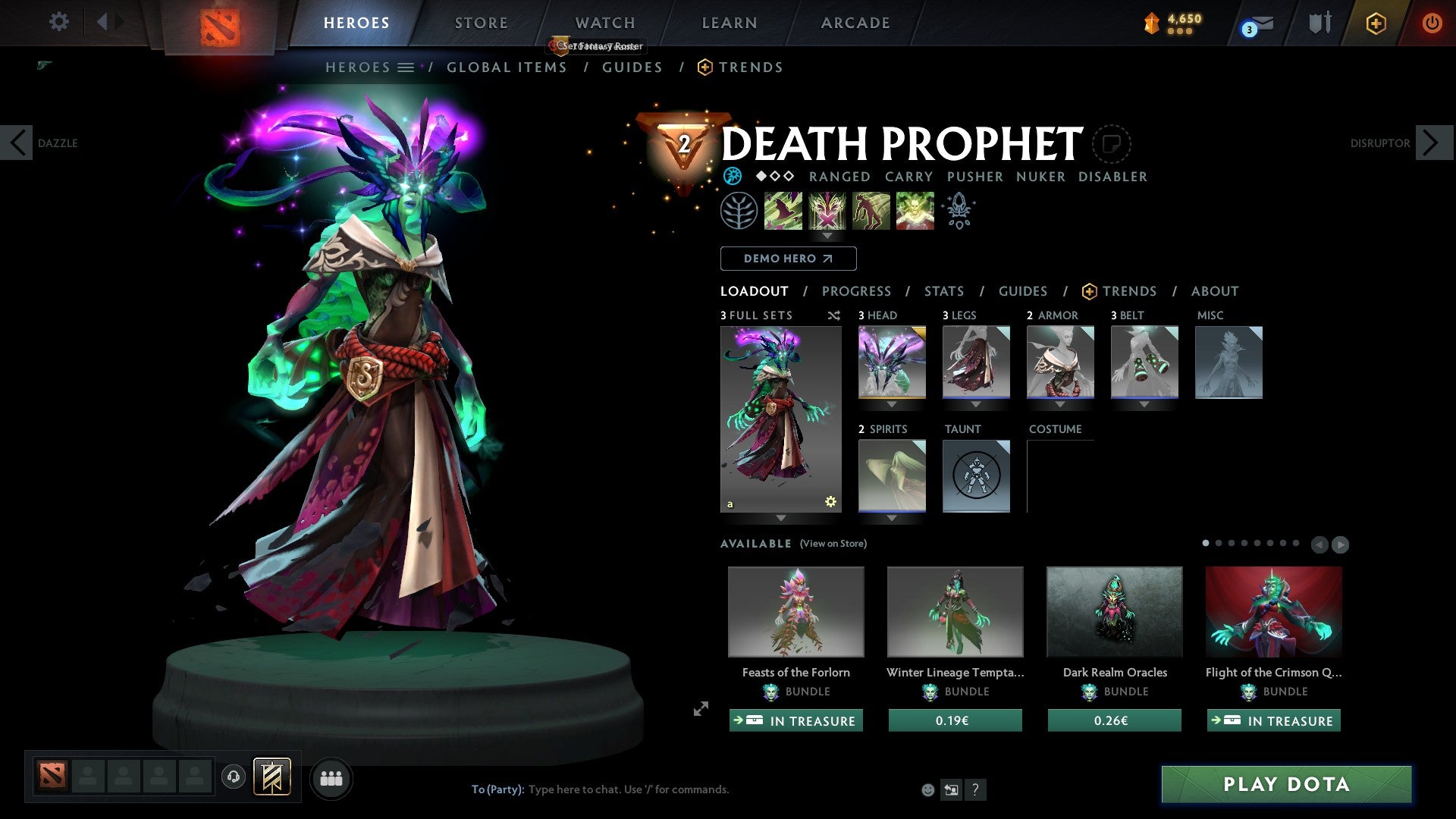Click the Dota Plus hexagon icon
The image size is (1456, 819).
(x=1375, y=23)
